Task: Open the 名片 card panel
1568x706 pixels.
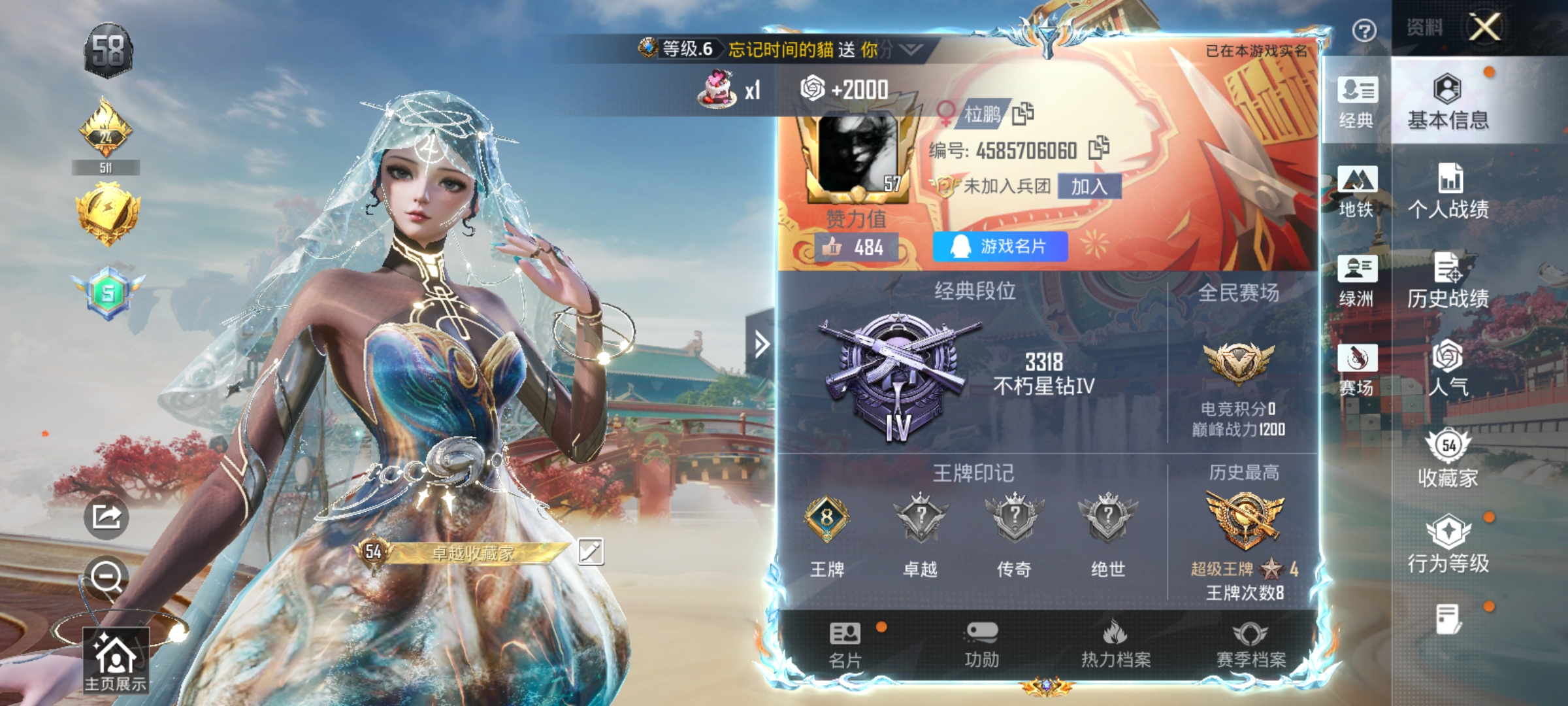Action: (x=845, y=647)
